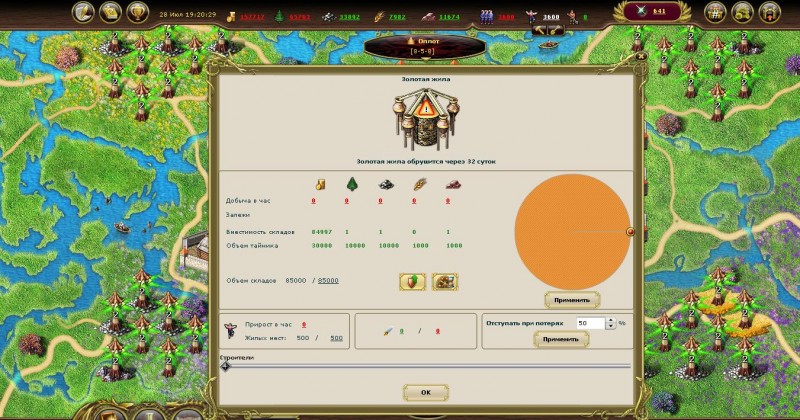Apply the retreat-on-losses percentage
Screen dimensions: 800x420
click(560, 340)
